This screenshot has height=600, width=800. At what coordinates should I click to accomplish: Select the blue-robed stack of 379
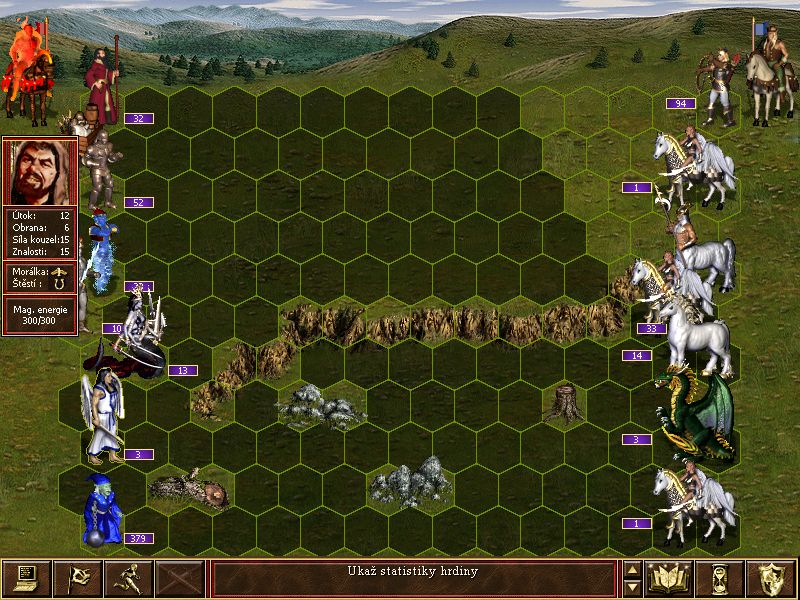tap(102, 510)
